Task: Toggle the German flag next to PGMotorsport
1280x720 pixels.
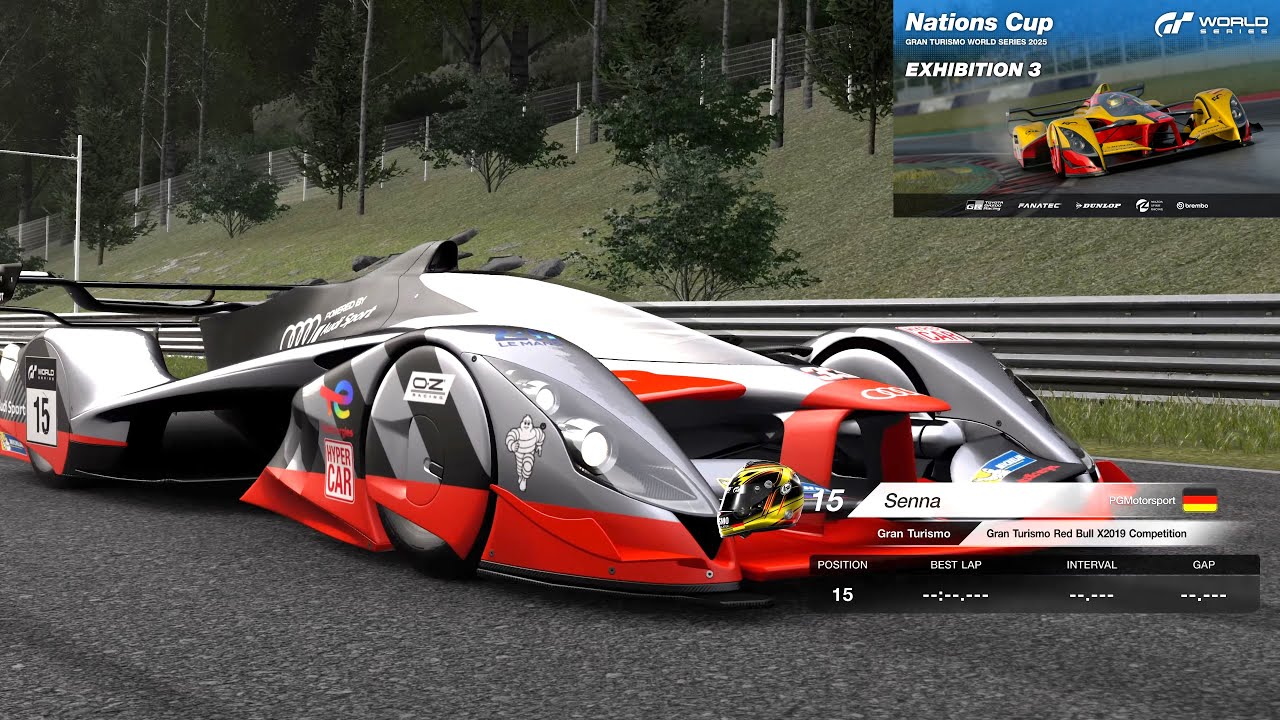Action: (1198, 502)
